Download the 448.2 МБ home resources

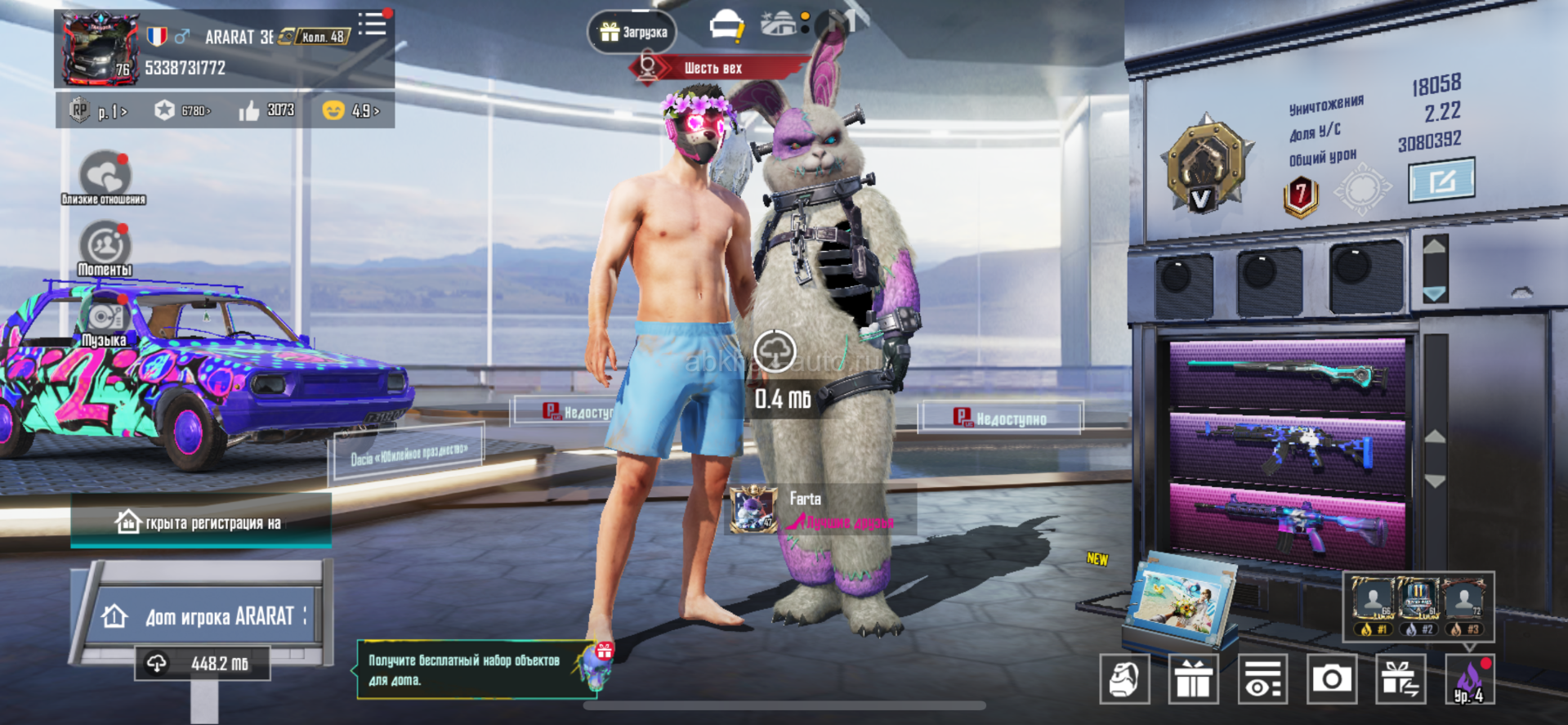click(x=203, y=664)
